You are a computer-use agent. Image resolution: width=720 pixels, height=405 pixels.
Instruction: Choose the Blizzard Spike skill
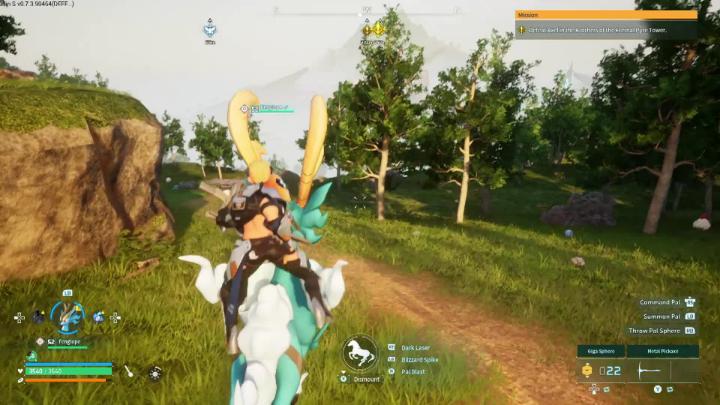click(x=420, y=359)
